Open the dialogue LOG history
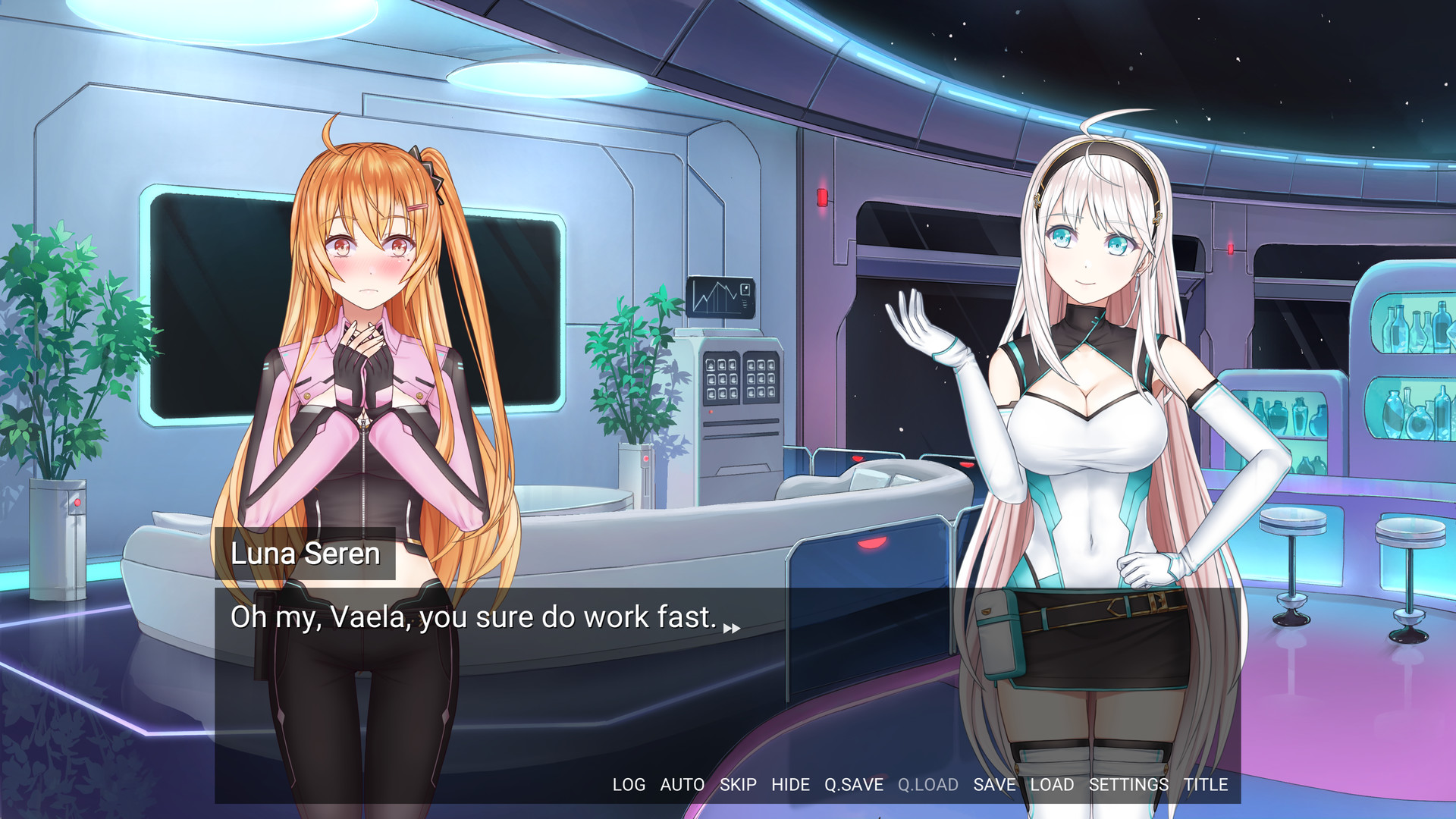This screenshot has height=819, width=1456. (628, 785)
